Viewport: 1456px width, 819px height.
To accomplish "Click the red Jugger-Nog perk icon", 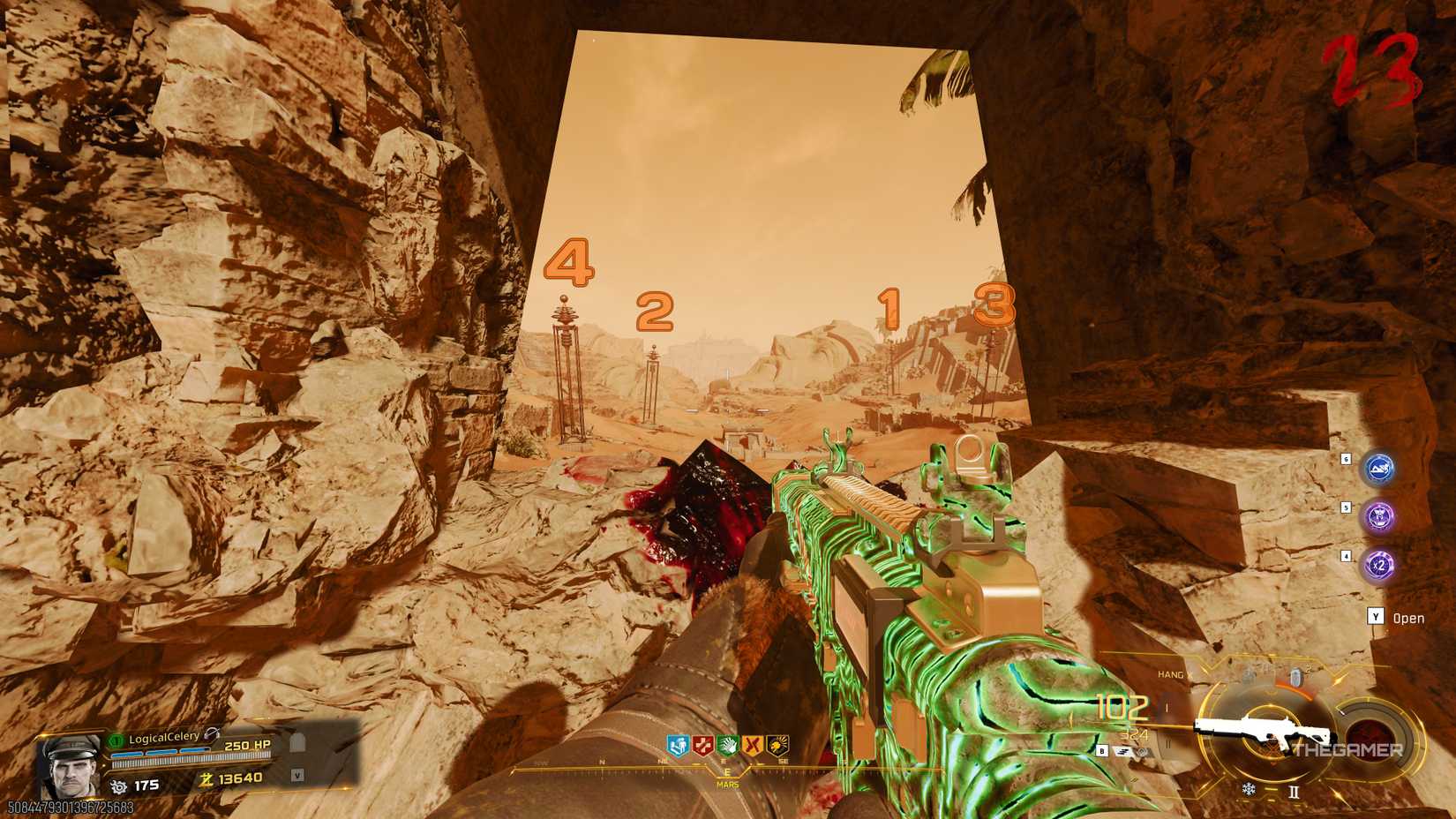I will 702,744.
